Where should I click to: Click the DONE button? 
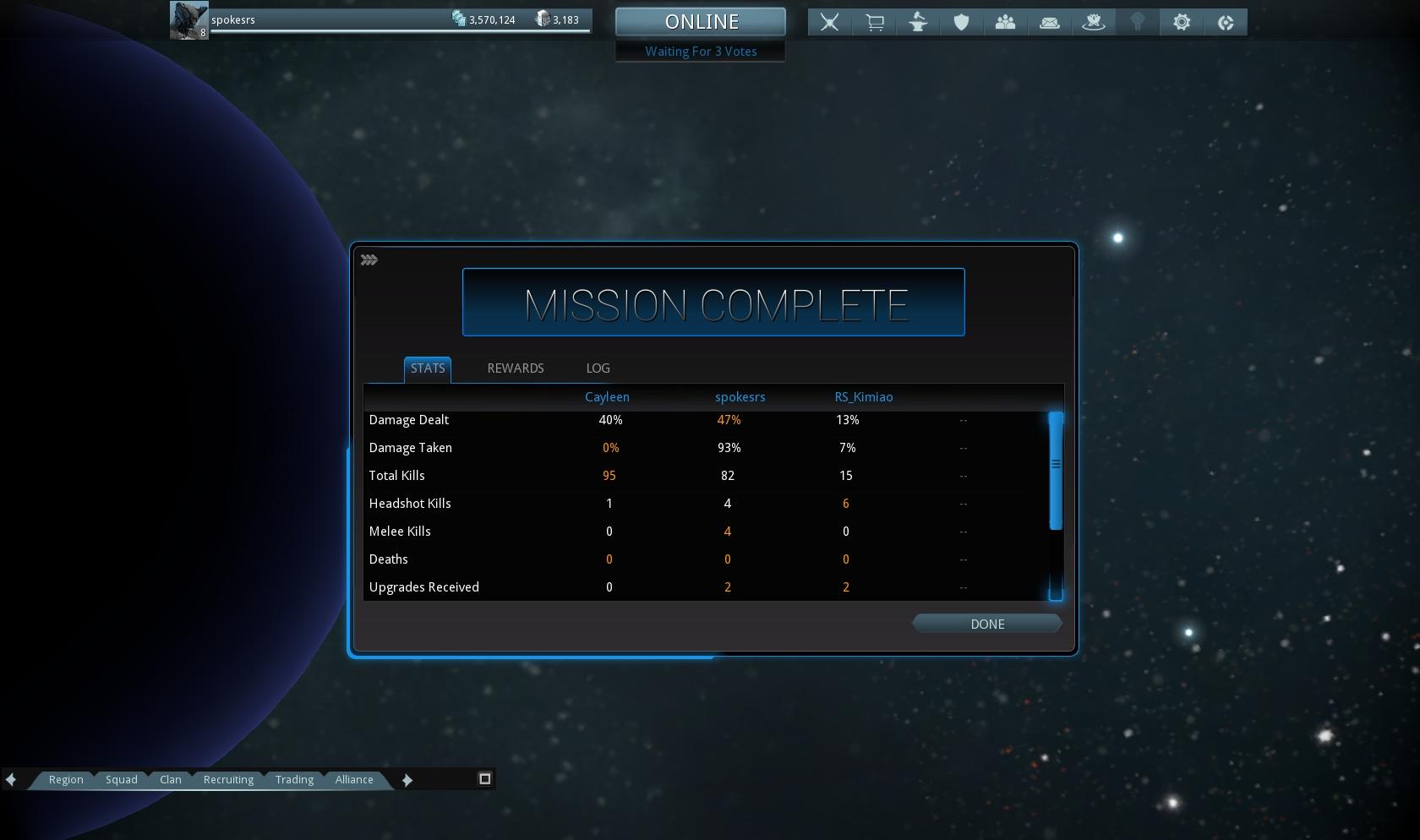[986, 625]
